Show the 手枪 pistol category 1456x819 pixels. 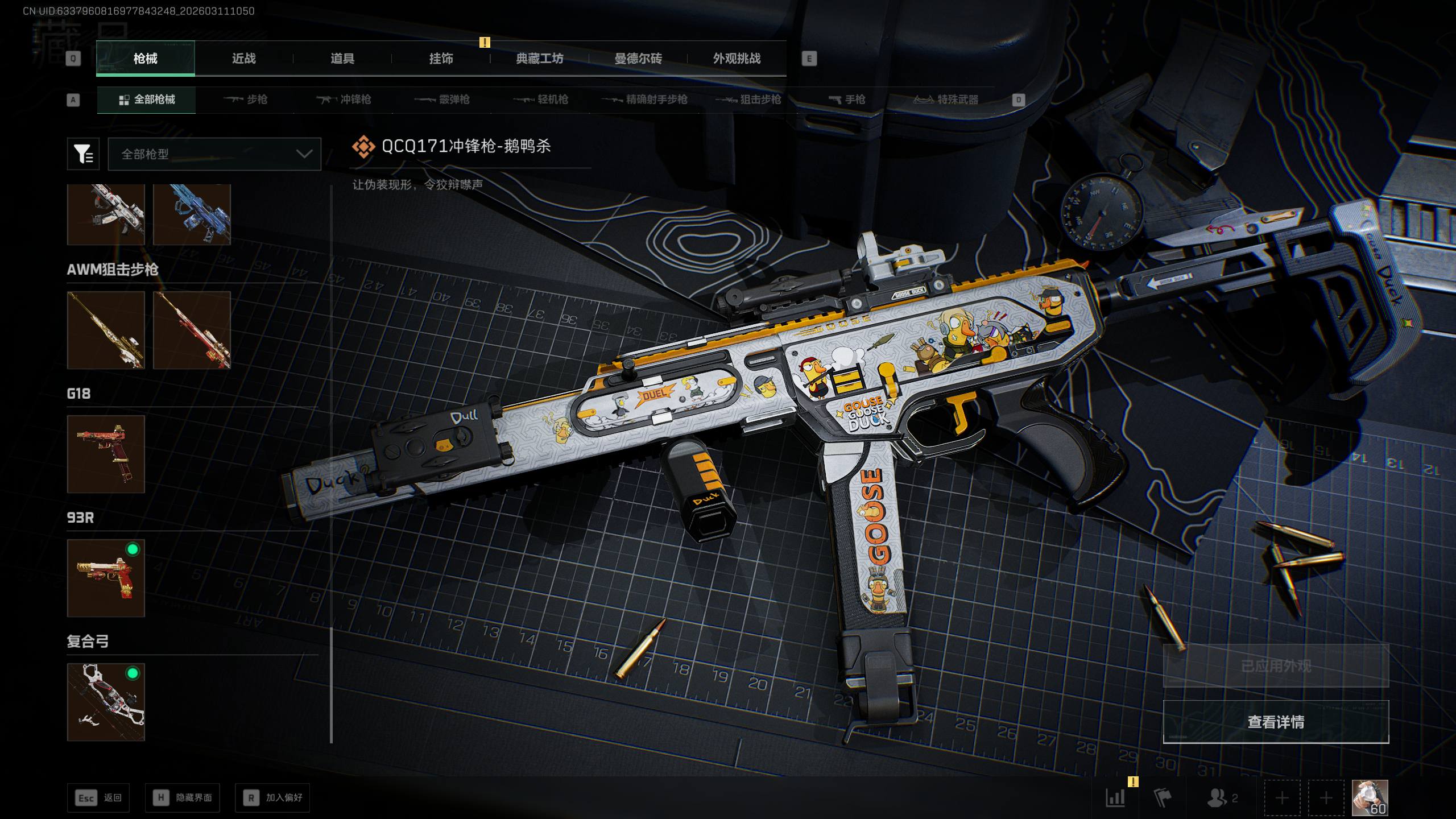847,100
